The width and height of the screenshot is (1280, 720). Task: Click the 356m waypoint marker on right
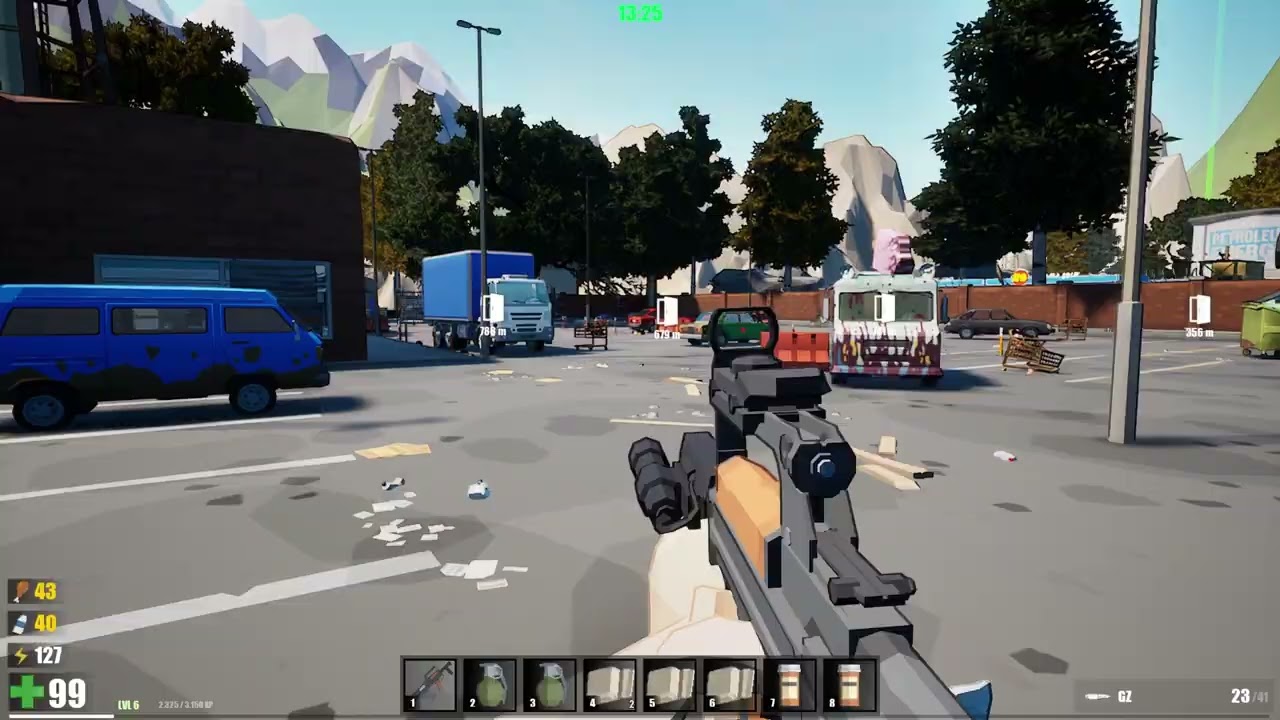click(1199, 320)
